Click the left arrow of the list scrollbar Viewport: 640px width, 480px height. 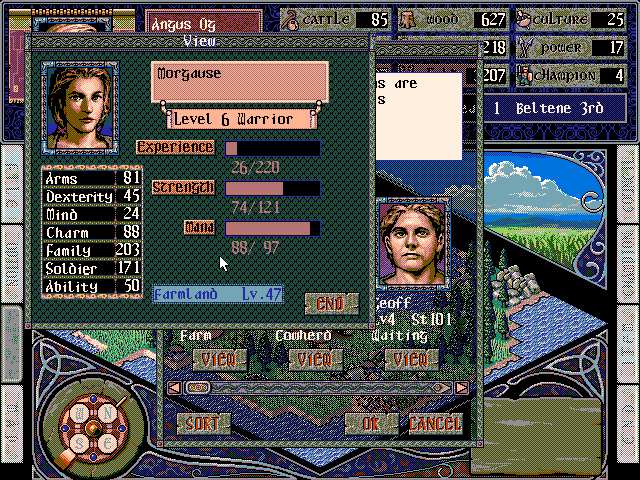[x=173, y=387]
